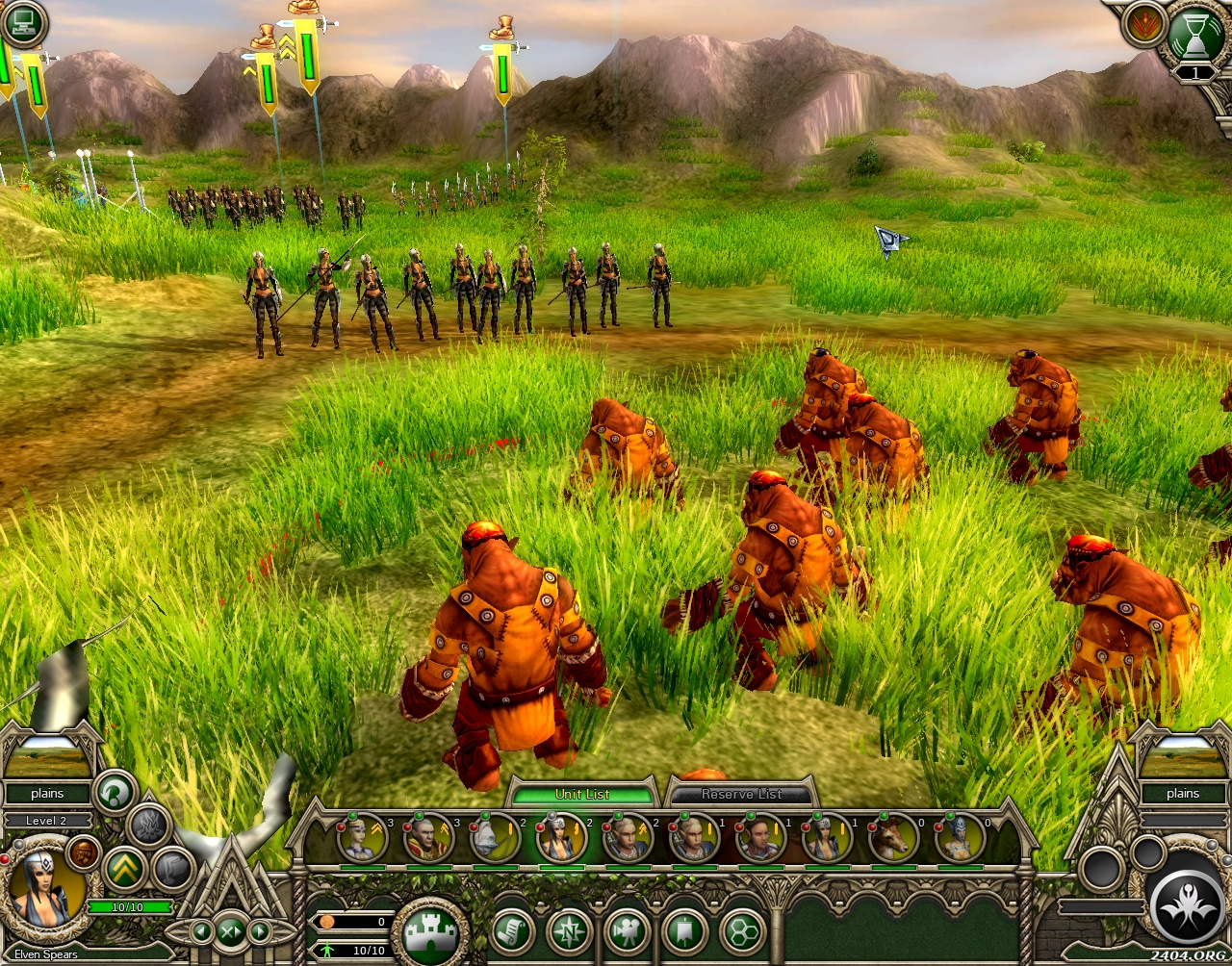Open the scroll icon button

tap(513, 931)
